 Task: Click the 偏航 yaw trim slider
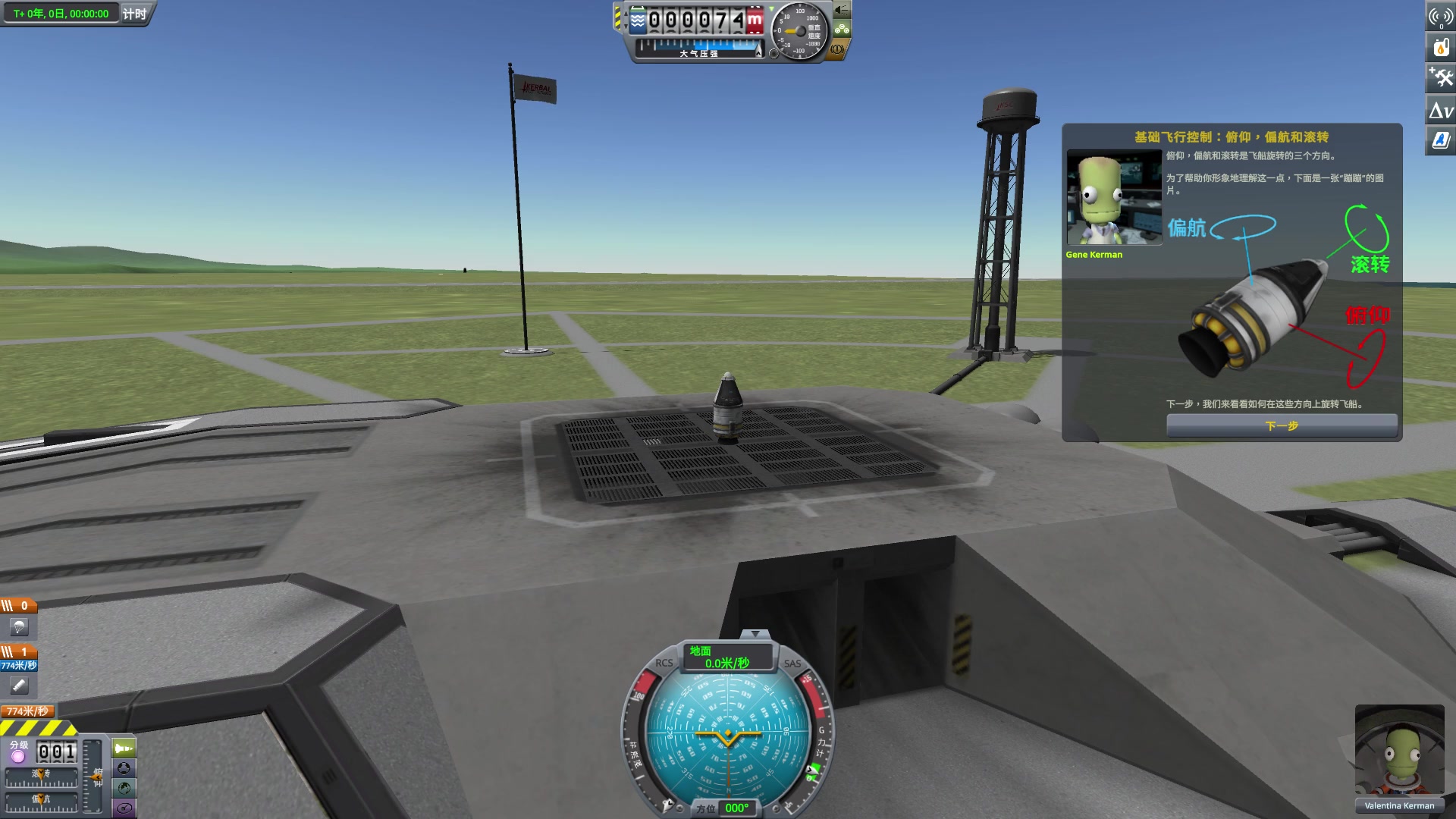(x=41, y=800)
